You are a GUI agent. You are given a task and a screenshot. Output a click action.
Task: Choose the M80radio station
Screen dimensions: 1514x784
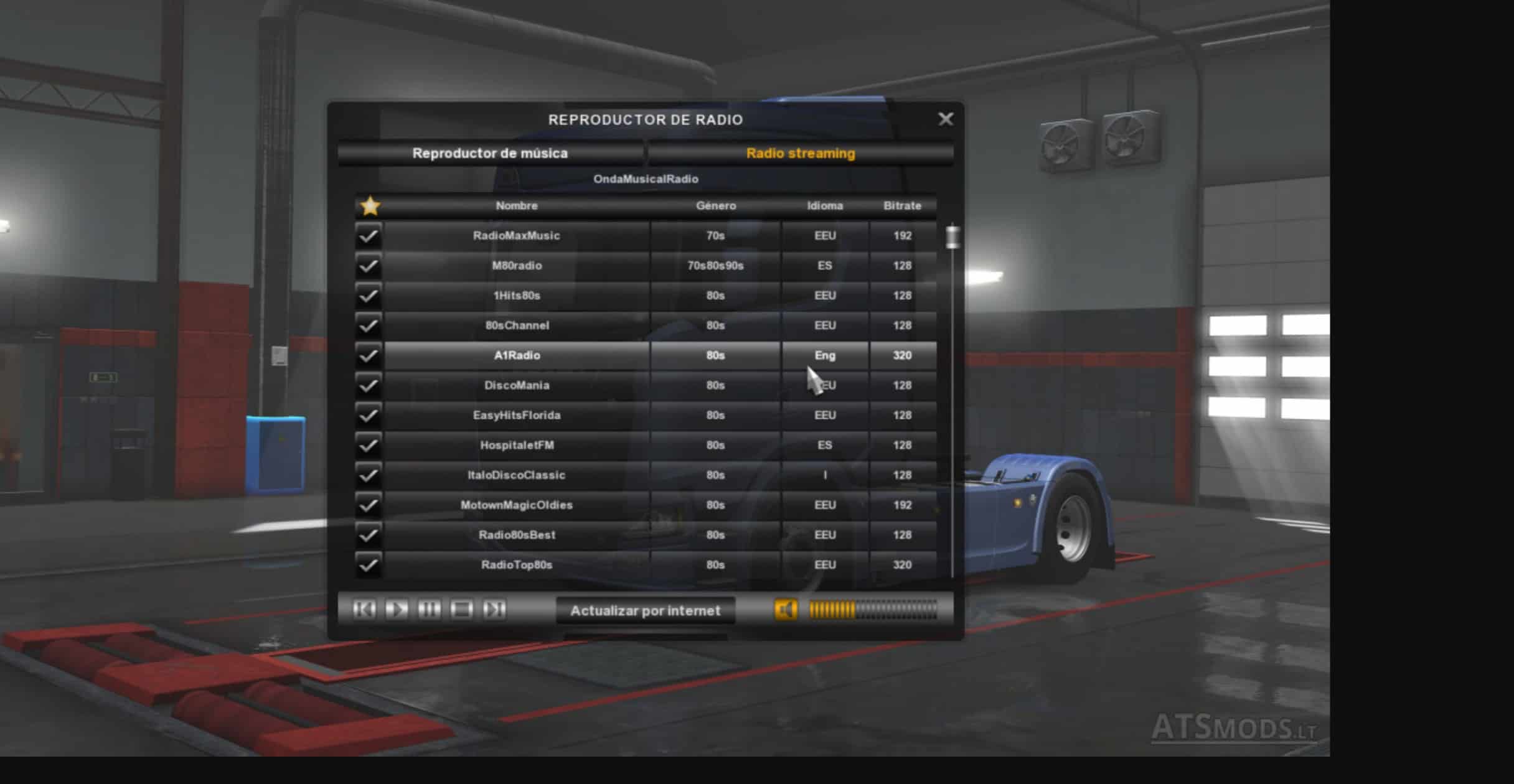[516, 266]
